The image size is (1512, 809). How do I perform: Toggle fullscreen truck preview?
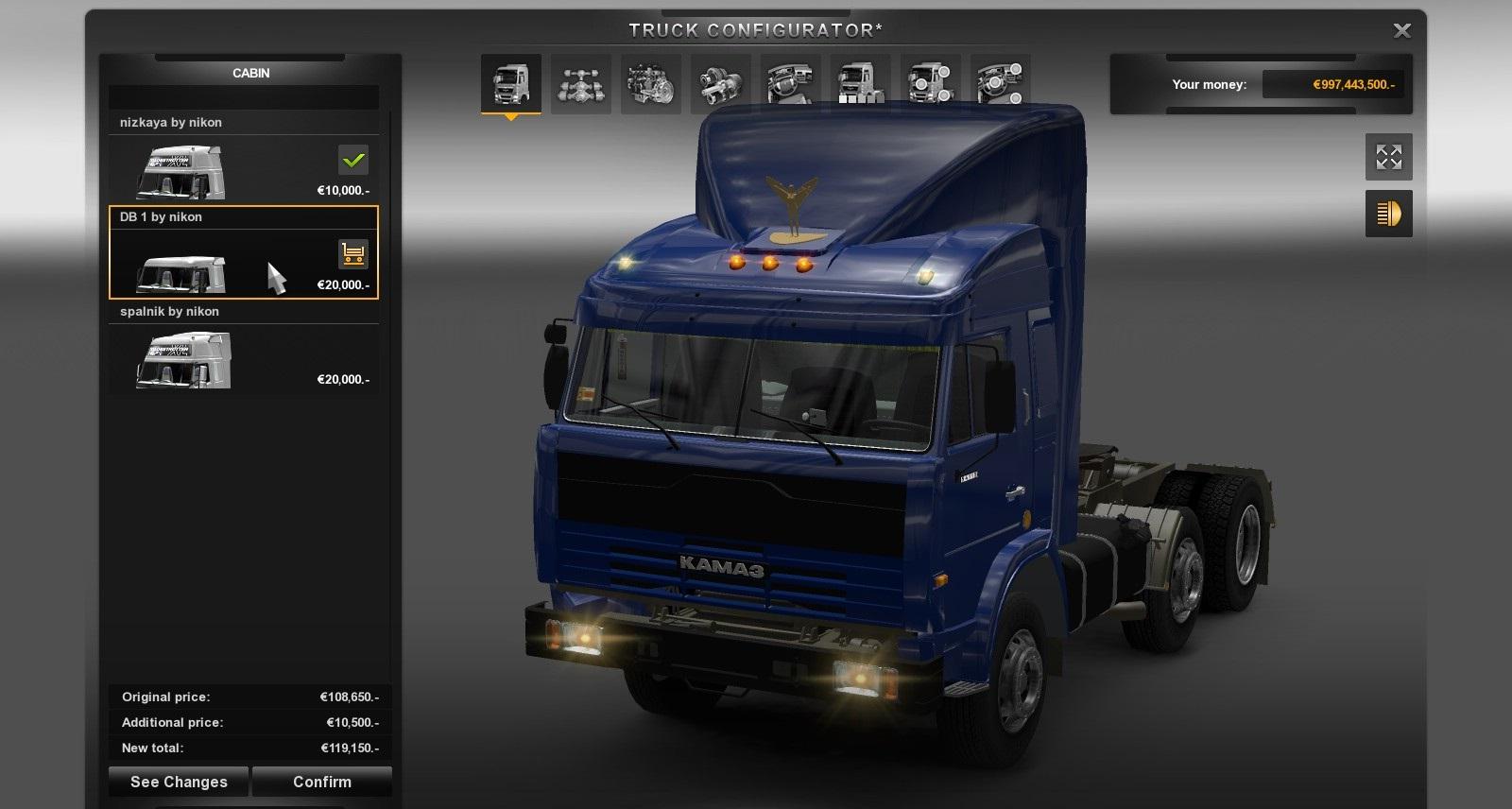[1388, 157]
